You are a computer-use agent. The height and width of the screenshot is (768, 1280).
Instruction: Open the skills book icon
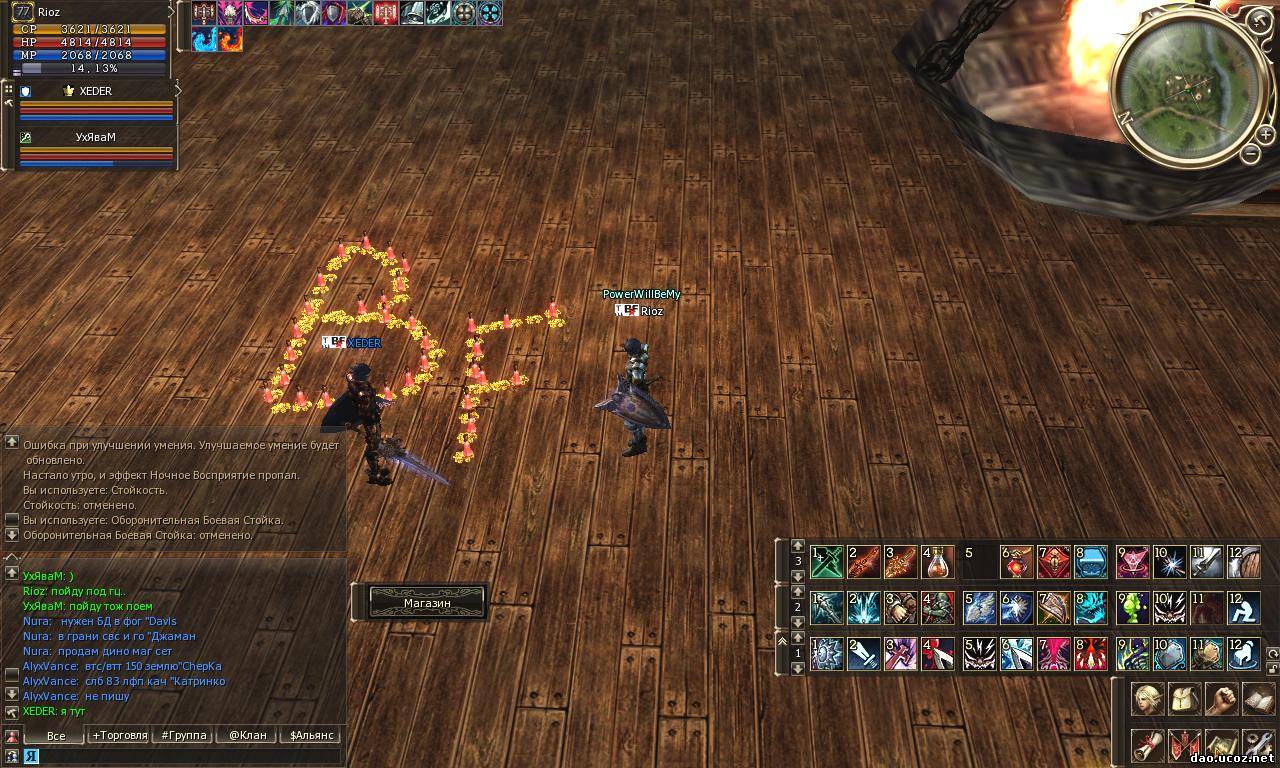pyautogui.click(x=1258, y=699)
